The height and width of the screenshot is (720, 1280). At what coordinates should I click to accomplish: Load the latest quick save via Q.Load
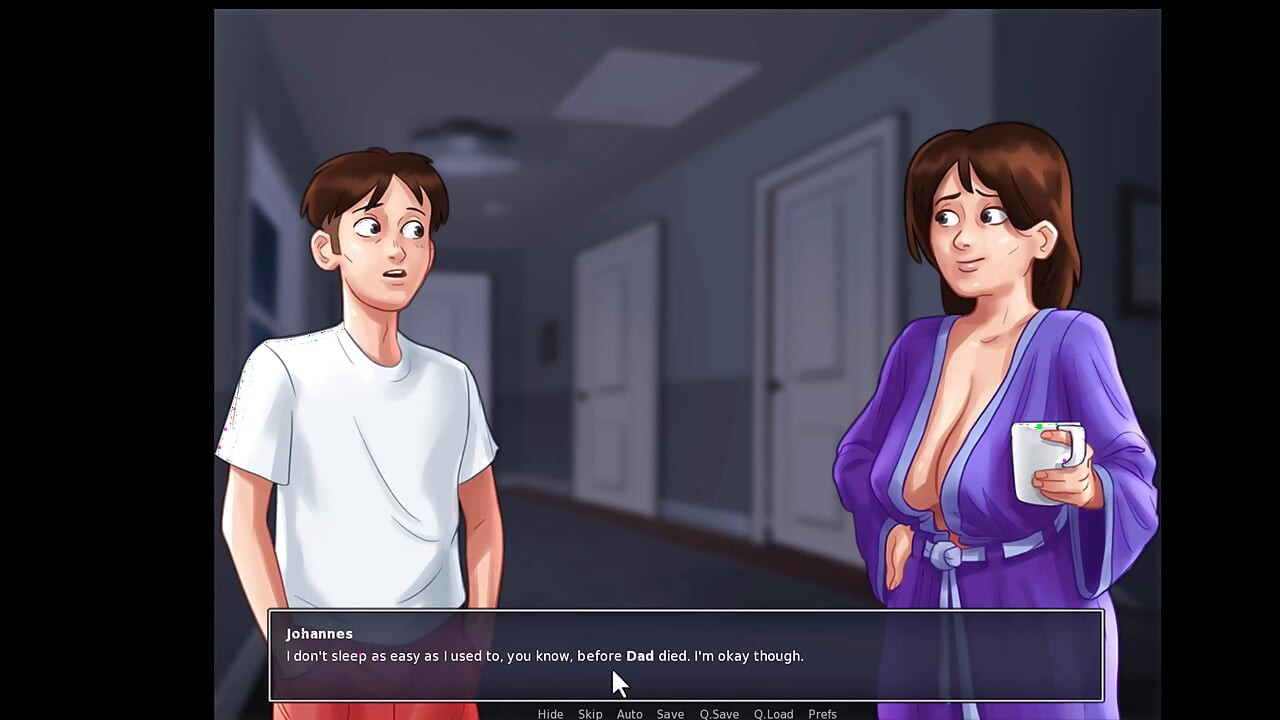coord(773,713)
